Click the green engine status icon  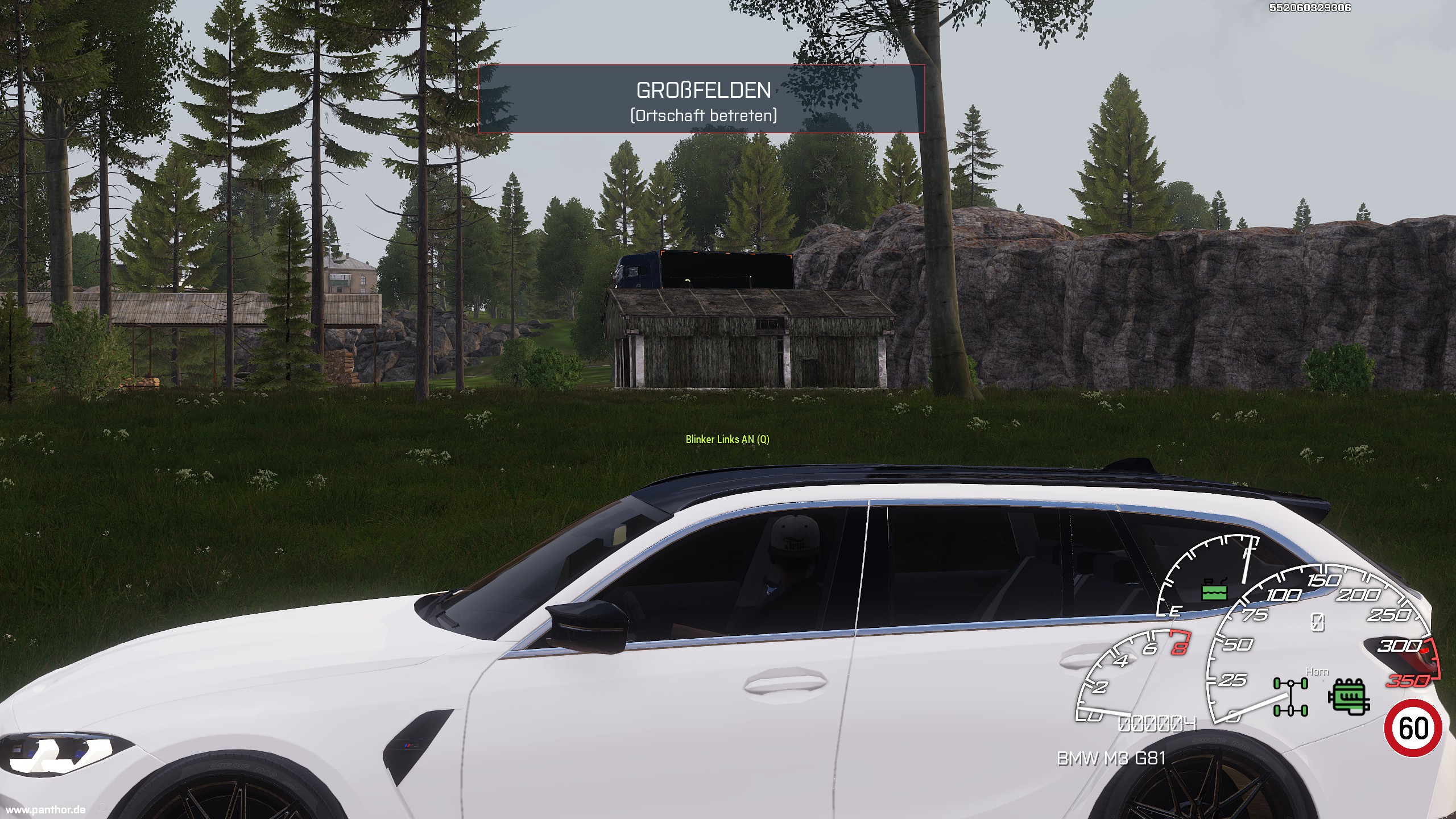[1349, 696]
